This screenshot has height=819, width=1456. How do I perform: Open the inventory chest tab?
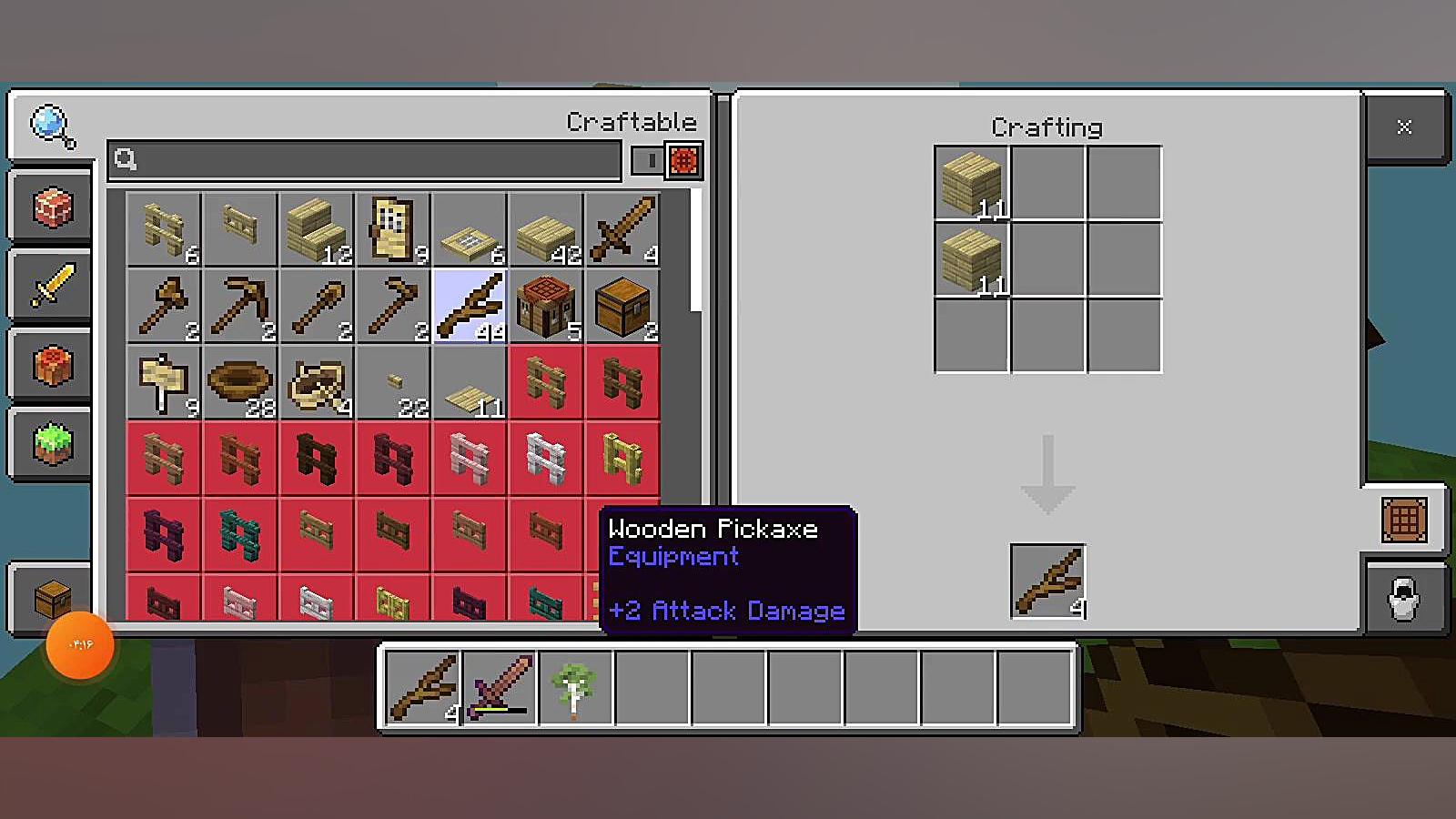click(52, 599)
